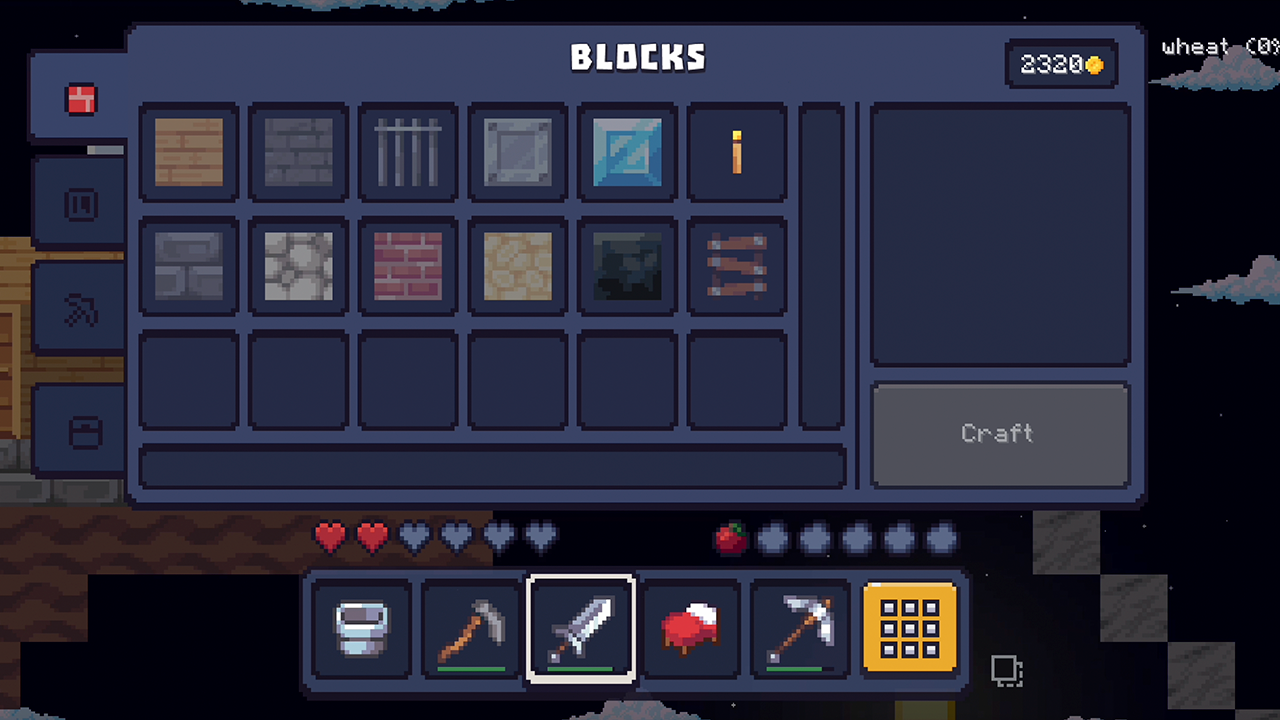
Task: Select the sword in the hotbar
Action: (x=580, y=628)
